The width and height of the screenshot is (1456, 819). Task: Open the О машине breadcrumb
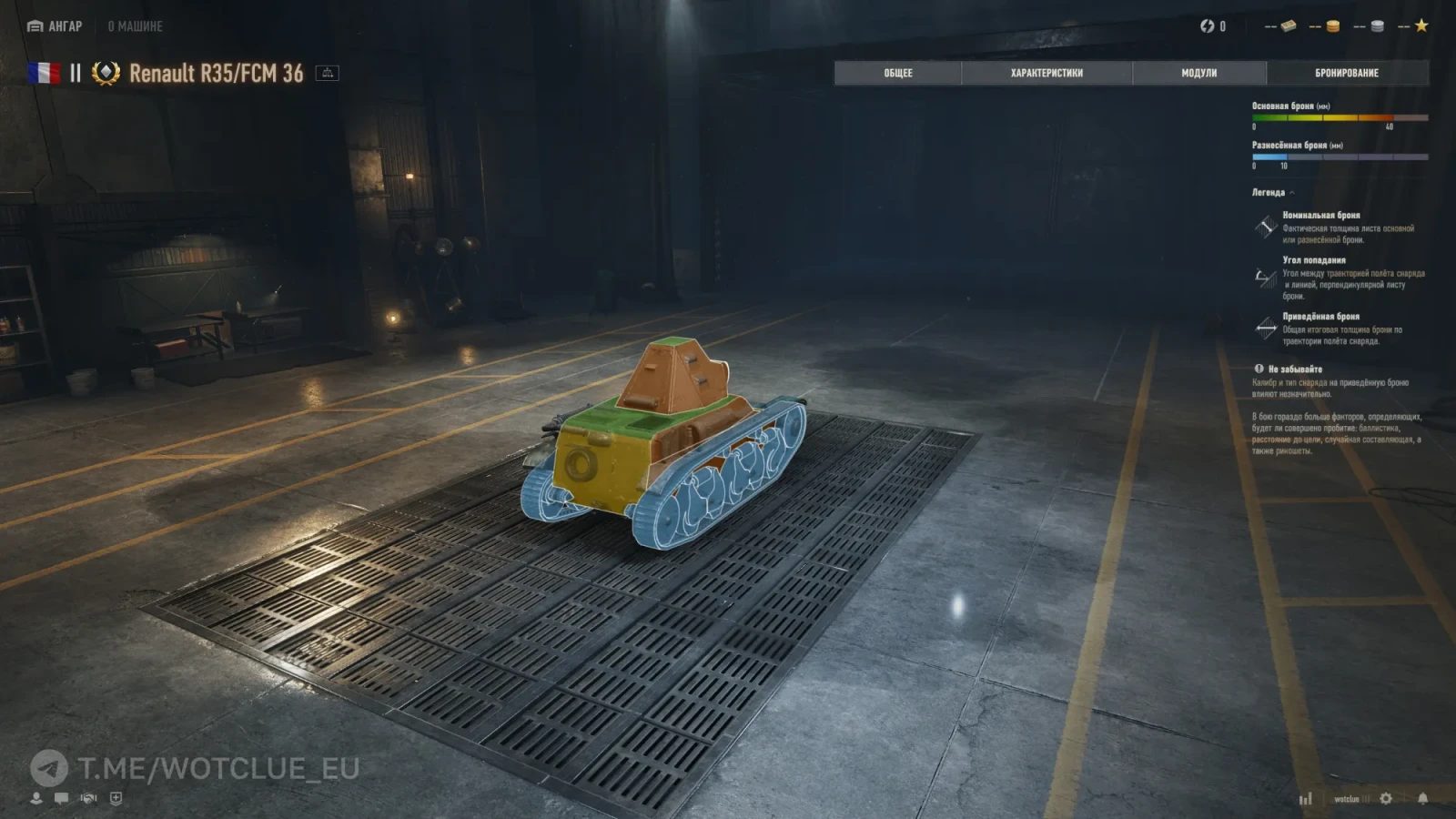(135, 26)
